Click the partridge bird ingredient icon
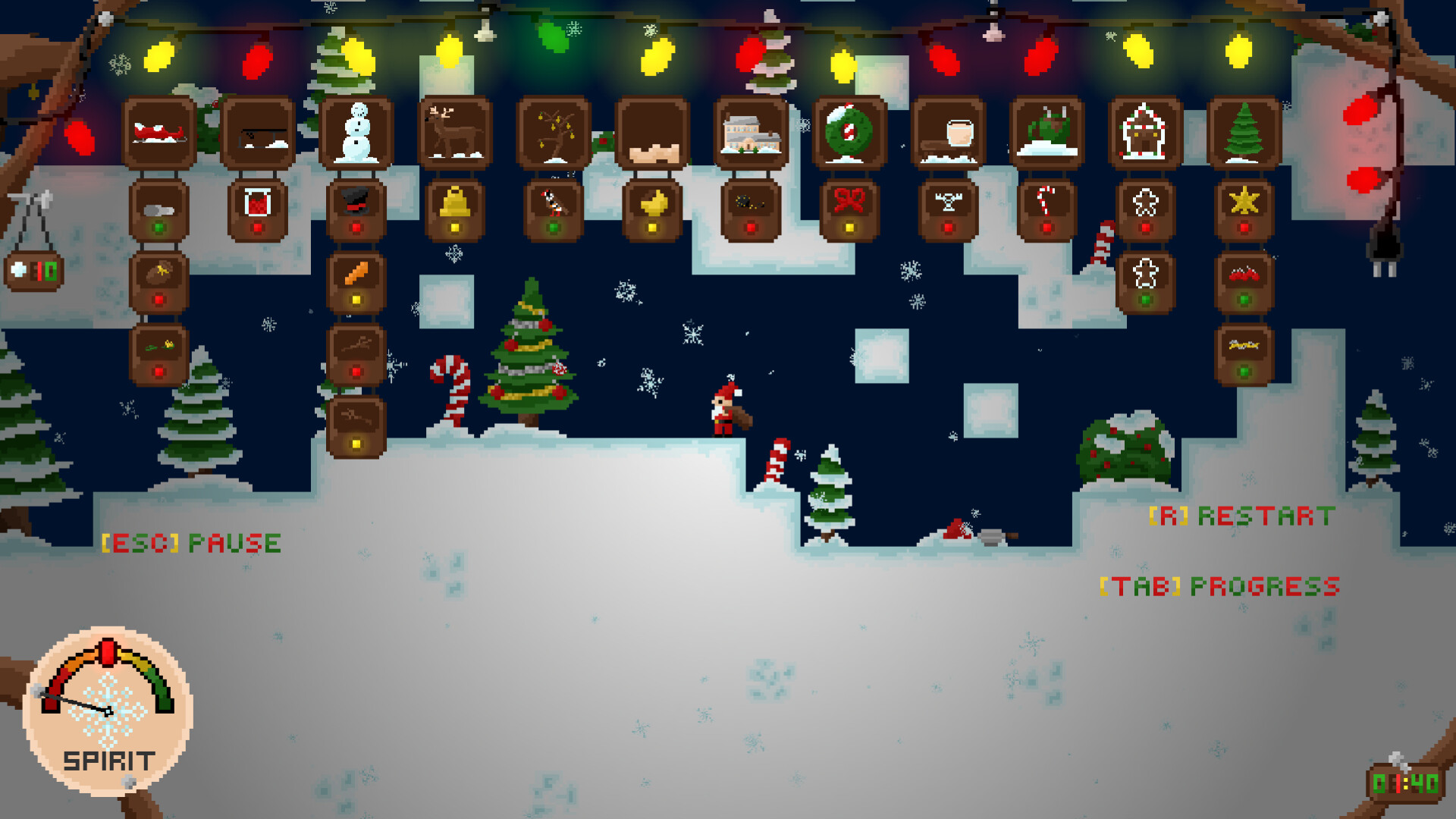Image resolution: width=1456 pixels, height=819 pixels. pos(554,203)
